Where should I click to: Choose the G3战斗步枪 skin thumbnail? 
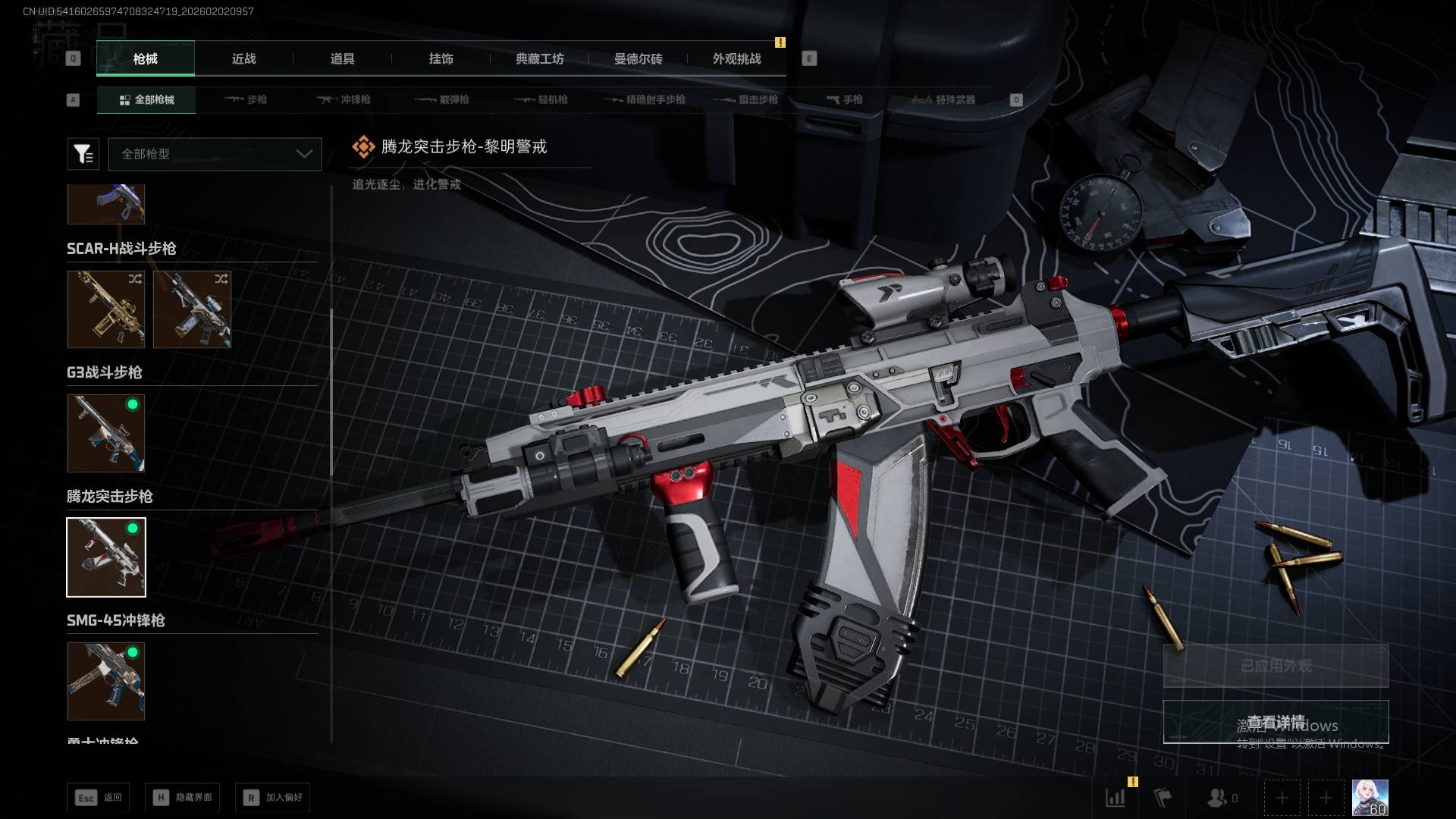[x=106, y=433]
